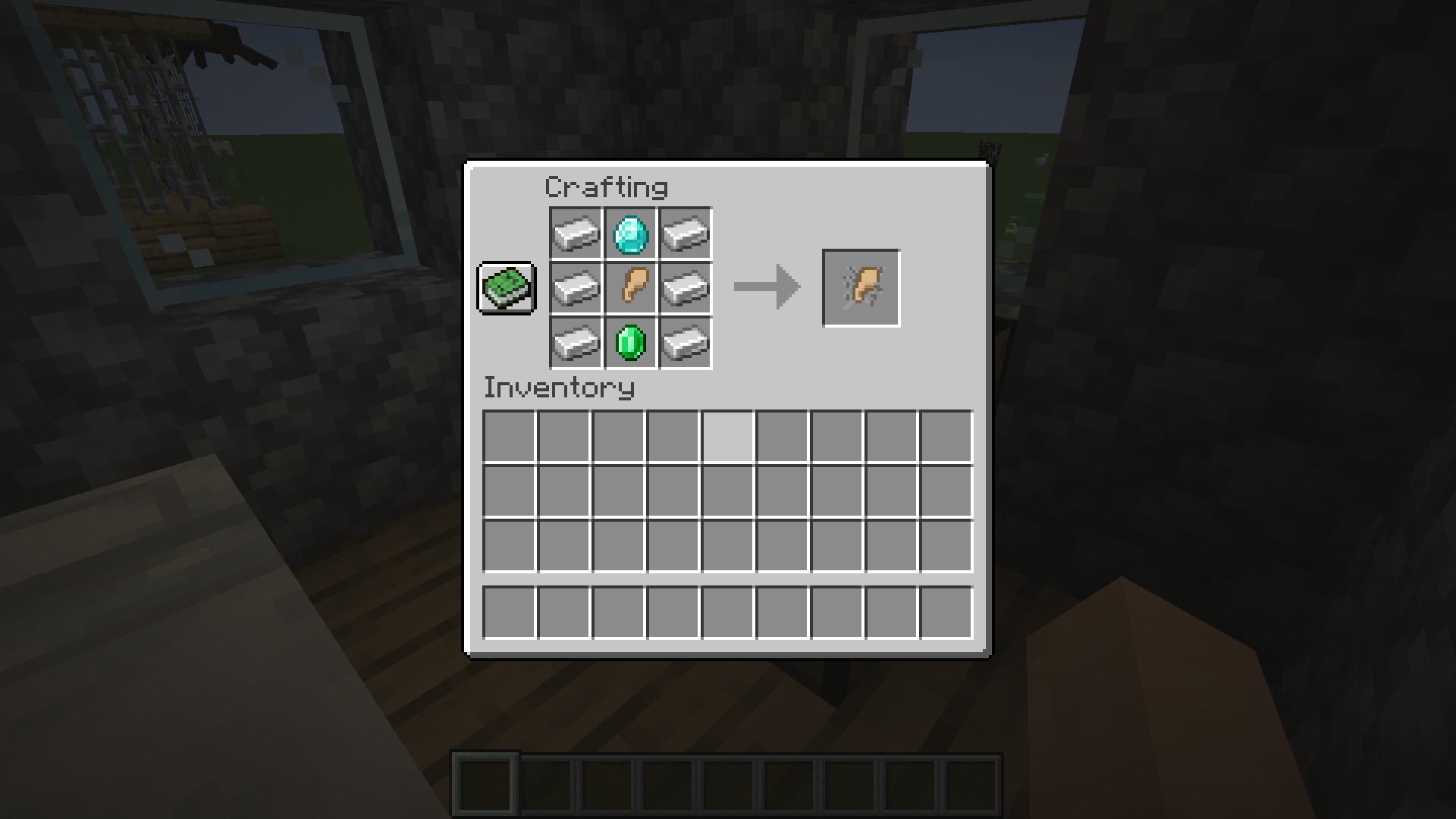
Task: Click the iron ingot right of the rabbit's foot
Action: pos(685,289)
